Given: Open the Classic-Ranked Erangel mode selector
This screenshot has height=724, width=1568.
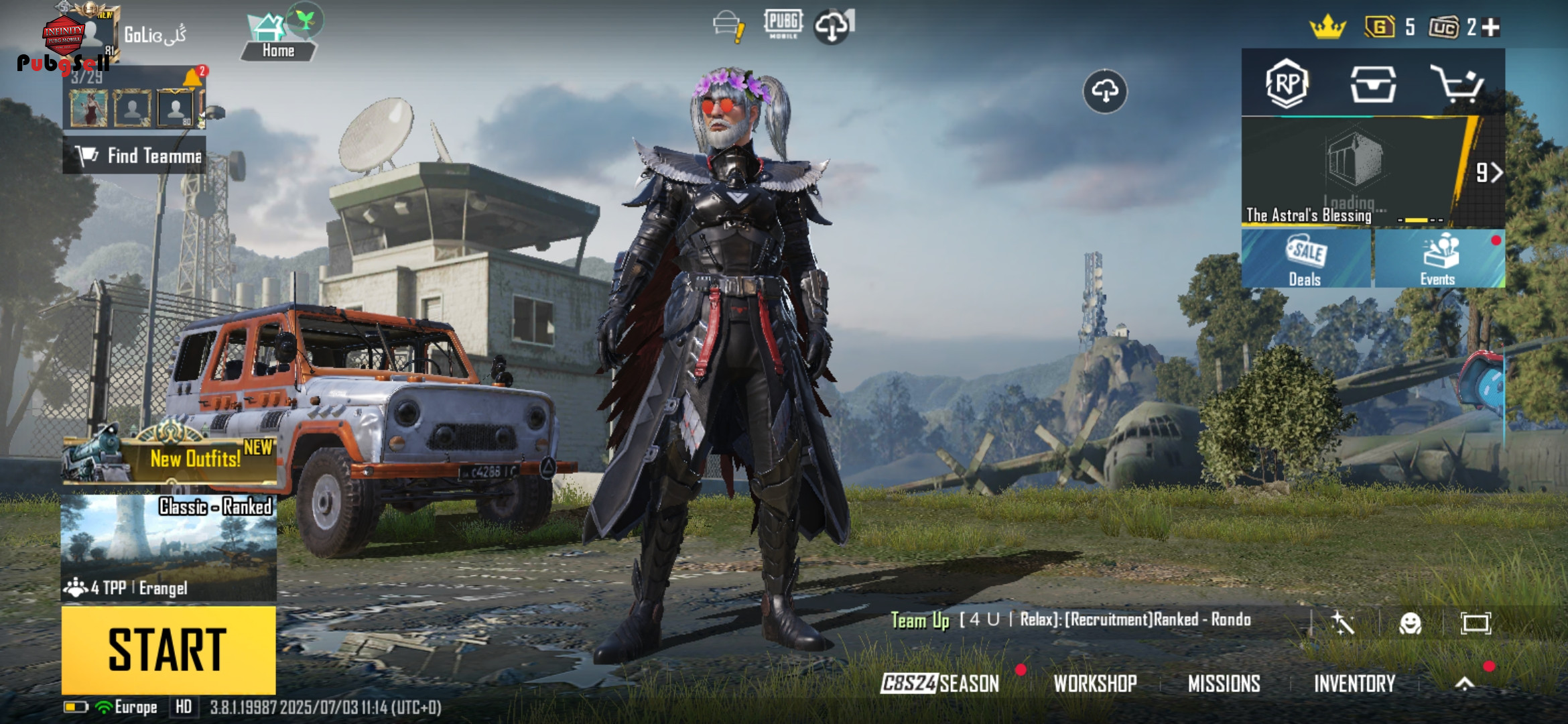Looking at the screenshot, I should (x=168, y=547).
